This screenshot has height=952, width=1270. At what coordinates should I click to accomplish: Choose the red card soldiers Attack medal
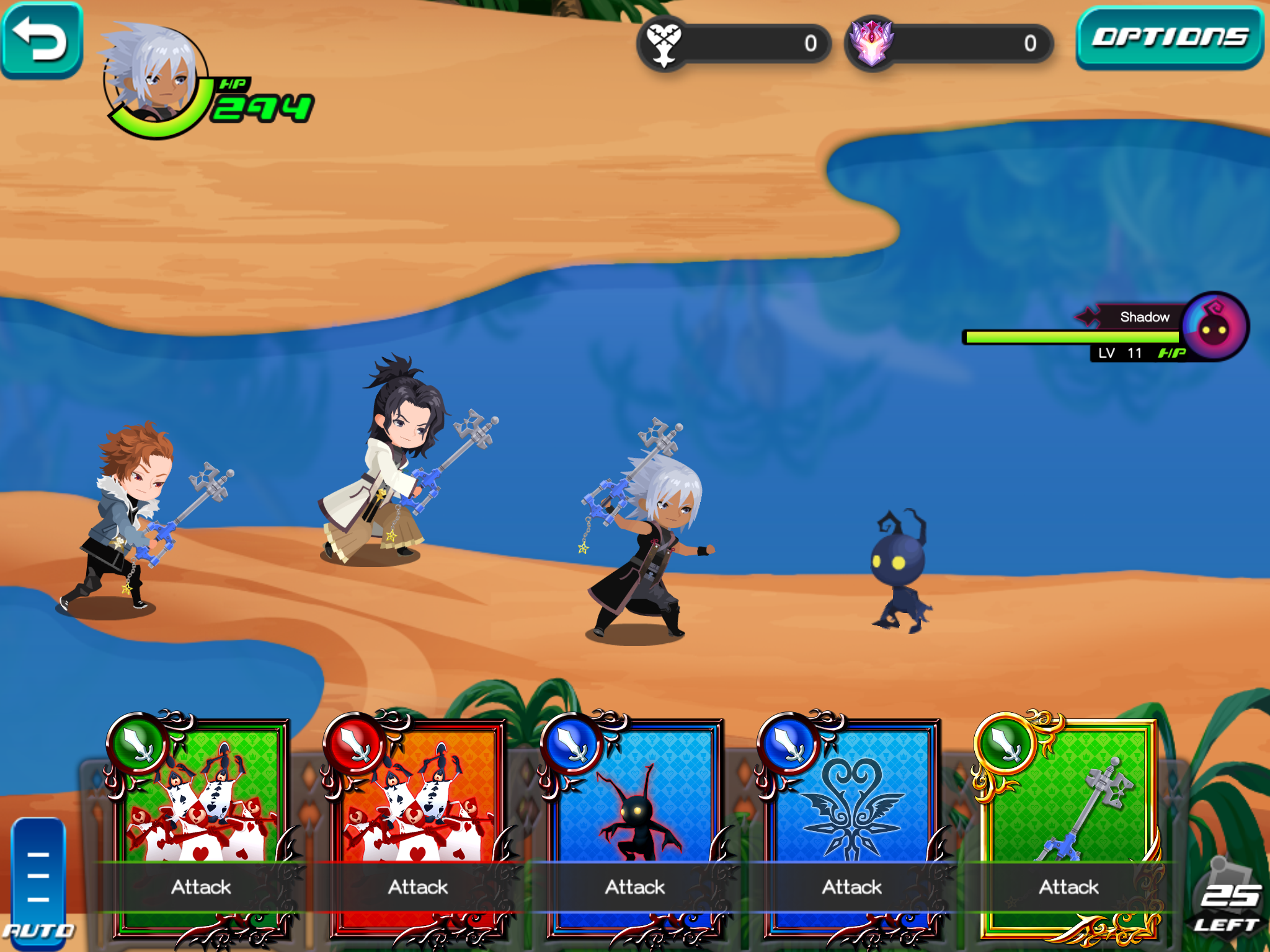pyautogui.click(x=419, y=824)
